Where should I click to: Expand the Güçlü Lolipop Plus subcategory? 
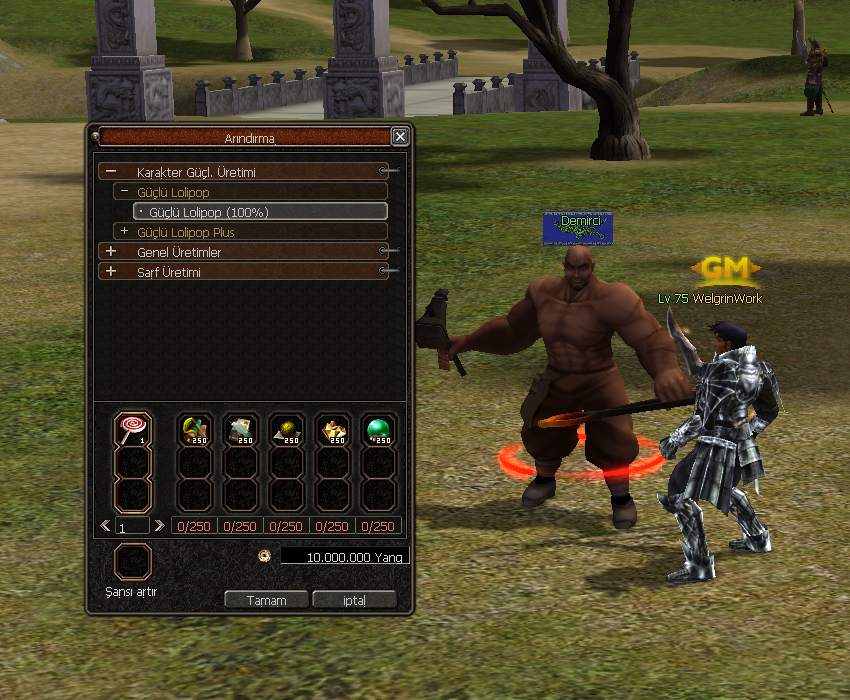[124, 232]
